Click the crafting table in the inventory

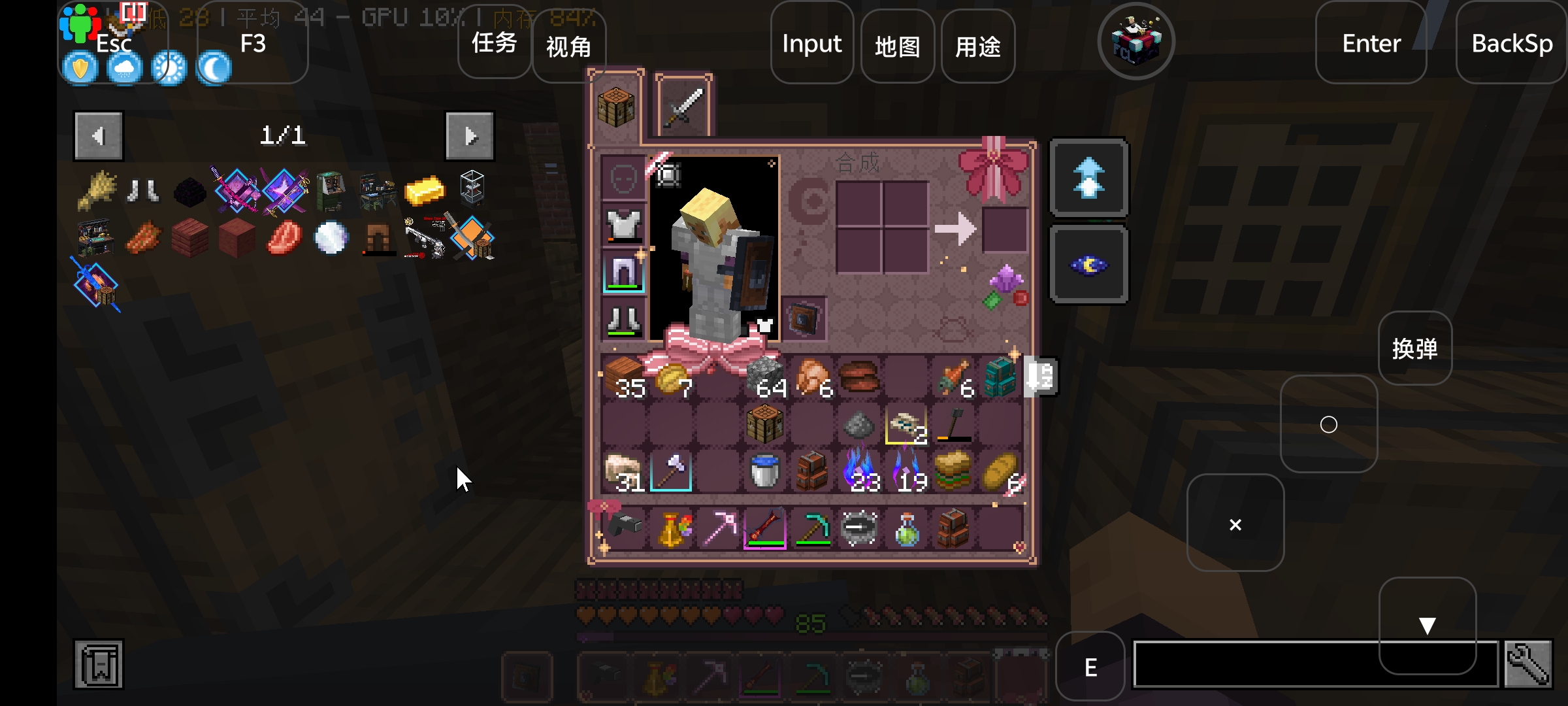764,425
